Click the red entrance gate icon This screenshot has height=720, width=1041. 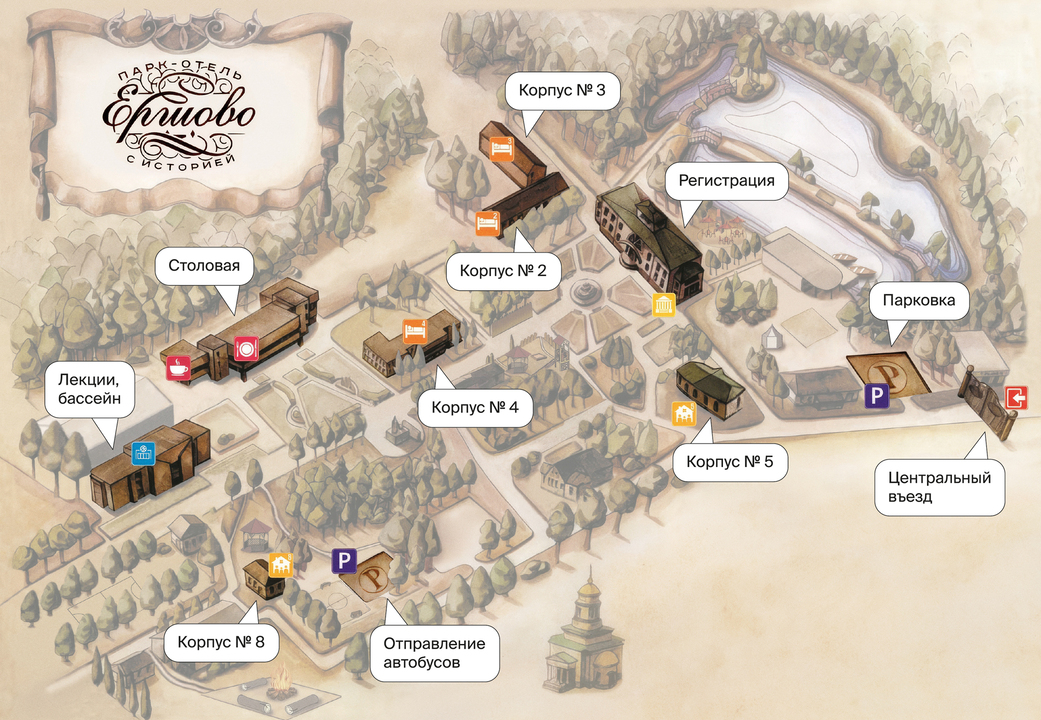click(1016, 398)
